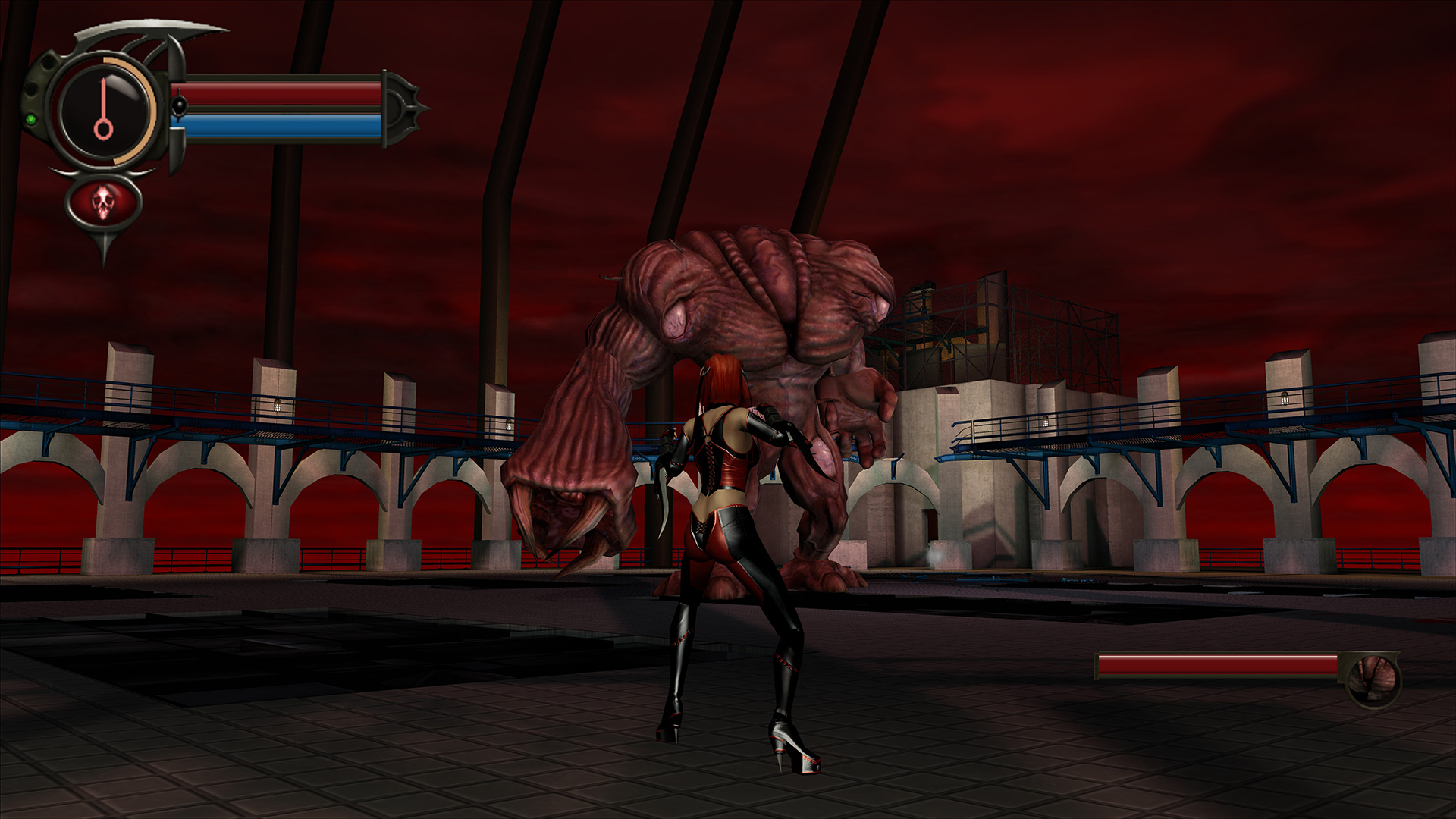Click the dark orb between the two bars

click(x=180, y=105)
